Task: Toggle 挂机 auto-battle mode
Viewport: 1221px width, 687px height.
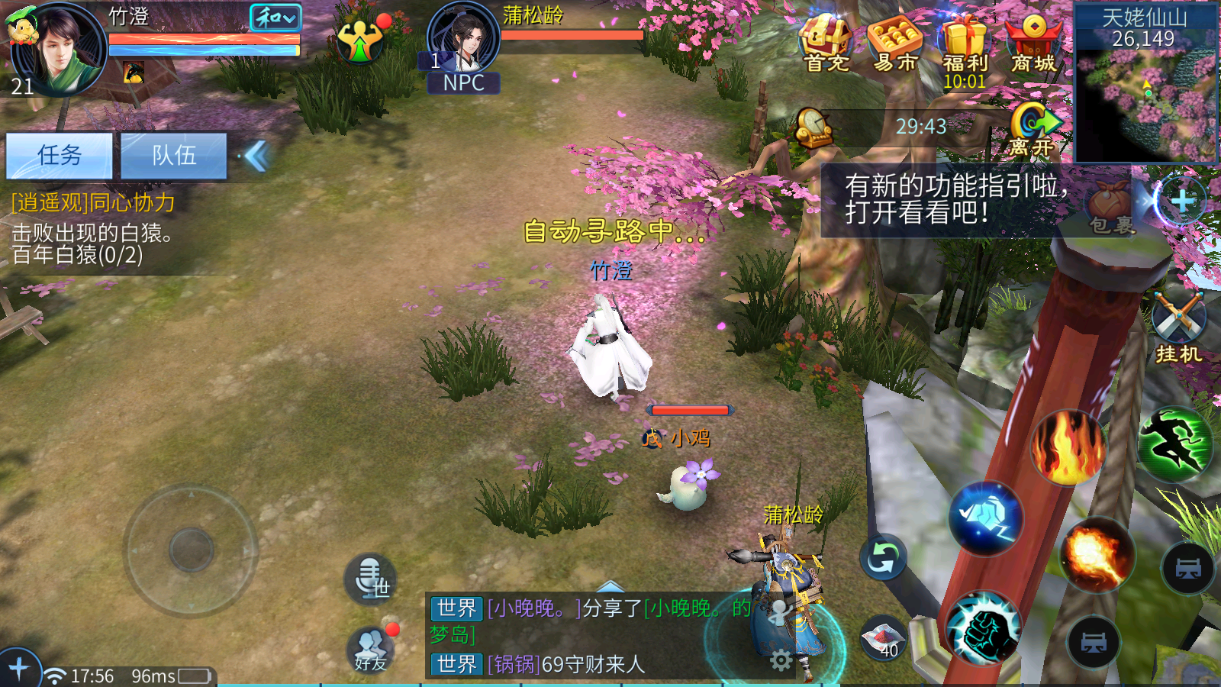Action: [1178, 324]
